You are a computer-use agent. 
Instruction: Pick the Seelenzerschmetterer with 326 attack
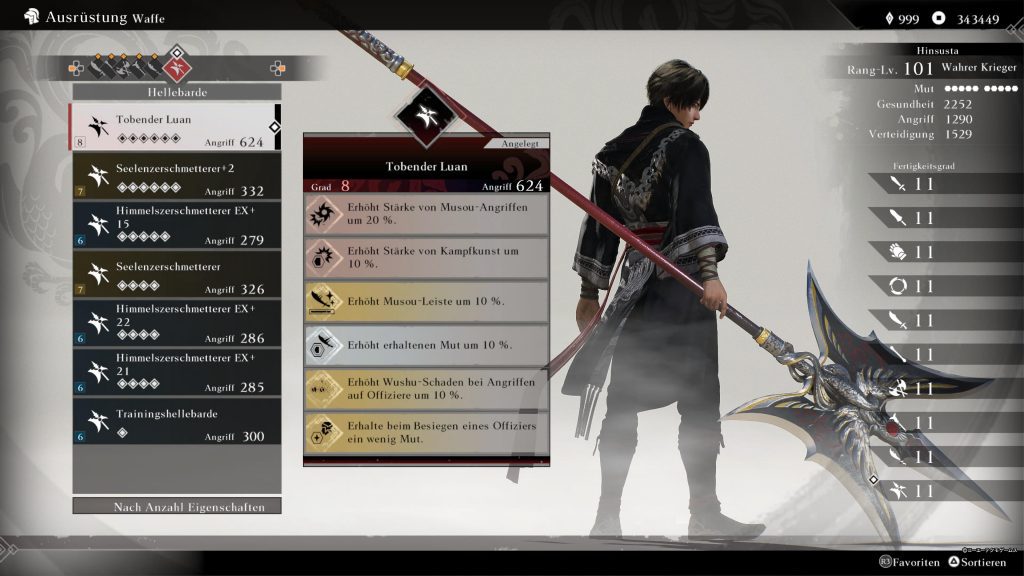[177, 274]
